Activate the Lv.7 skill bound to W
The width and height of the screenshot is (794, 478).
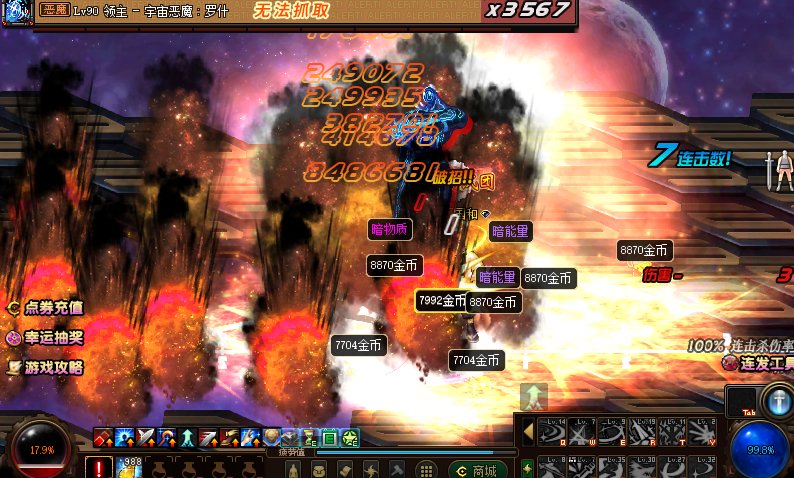(x=584, y=431)
